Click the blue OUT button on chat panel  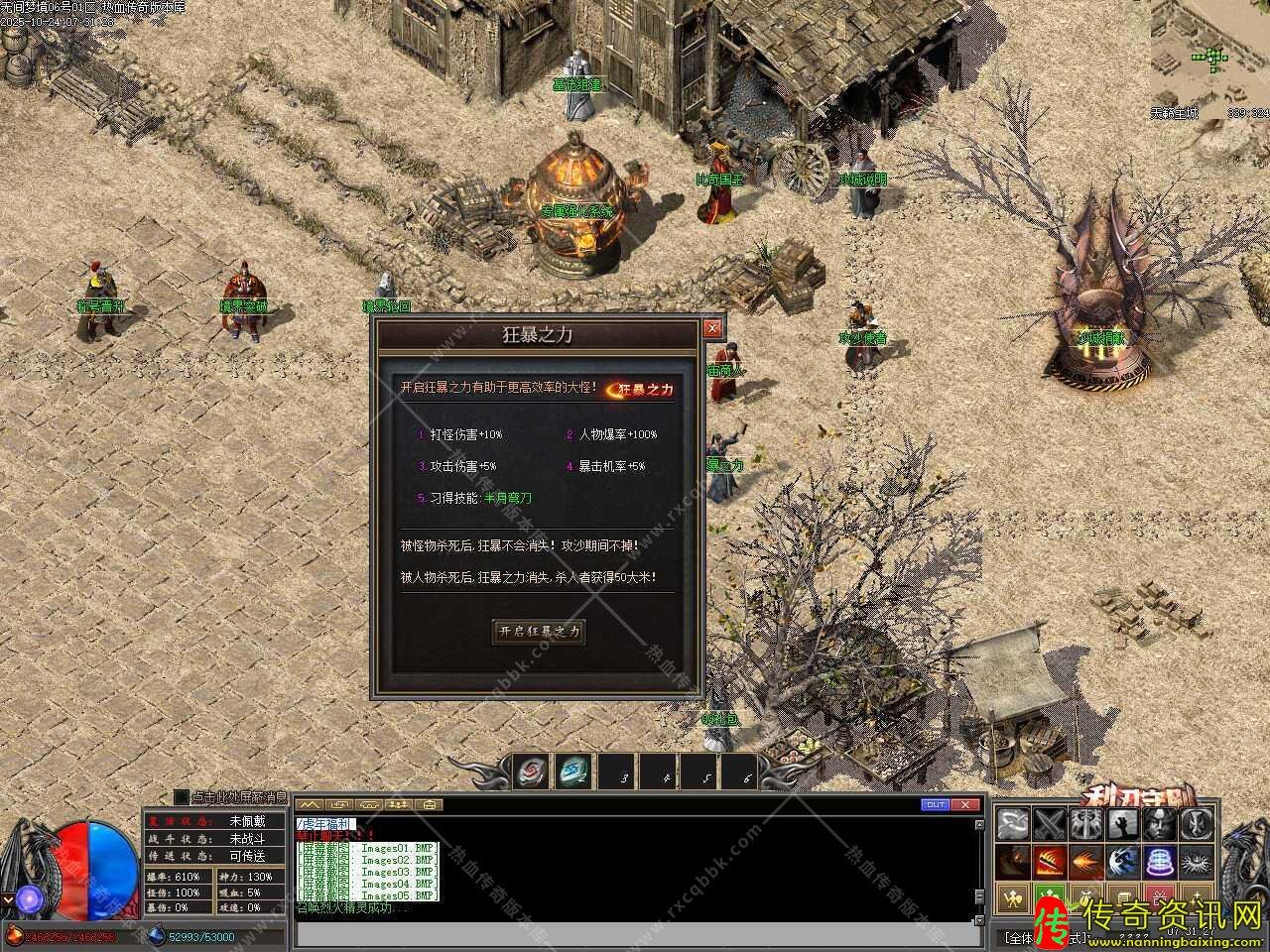935,804
